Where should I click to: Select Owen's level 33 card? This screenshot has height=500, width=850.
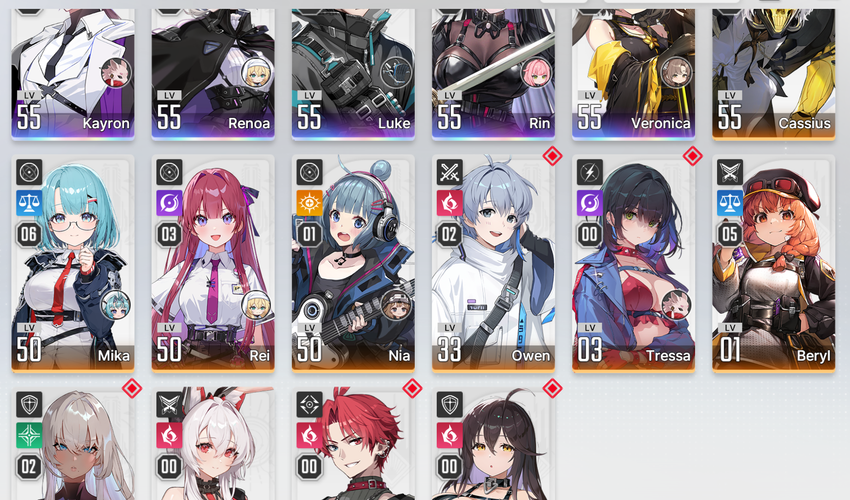(x=492, y=263)
